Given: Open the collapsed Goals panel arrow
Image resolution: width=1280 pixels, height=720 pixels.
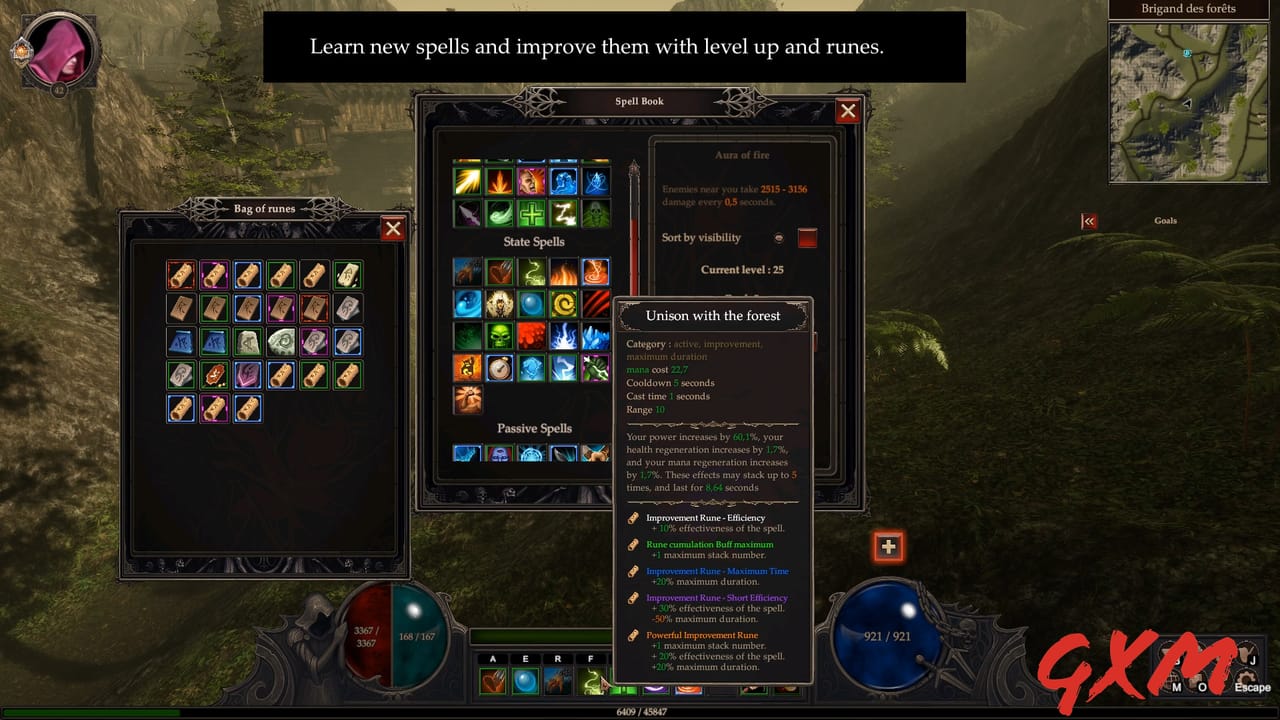Looking at the screenshot, I should point(1089,221).
